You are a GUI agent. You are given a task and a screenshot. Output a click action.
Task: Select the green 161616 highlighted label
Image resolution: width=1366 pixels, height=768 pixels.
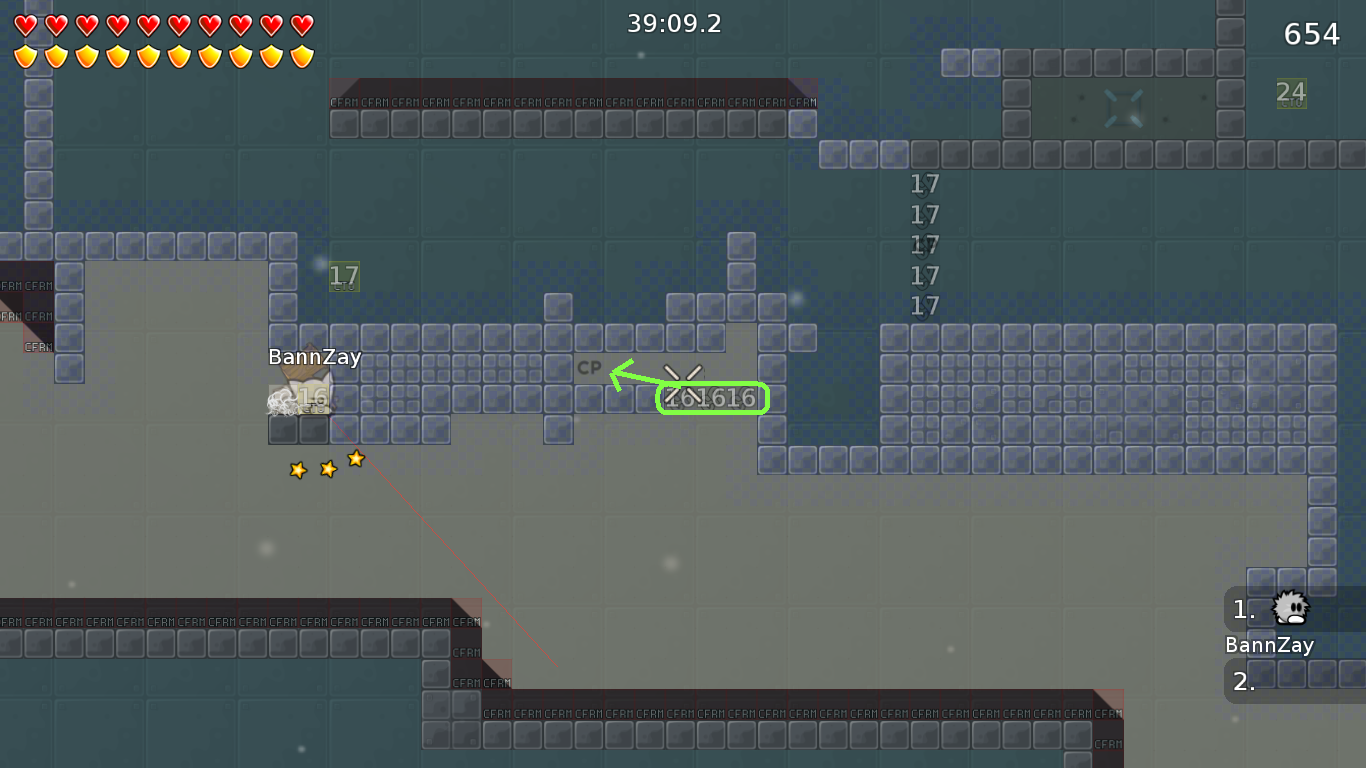712,398
